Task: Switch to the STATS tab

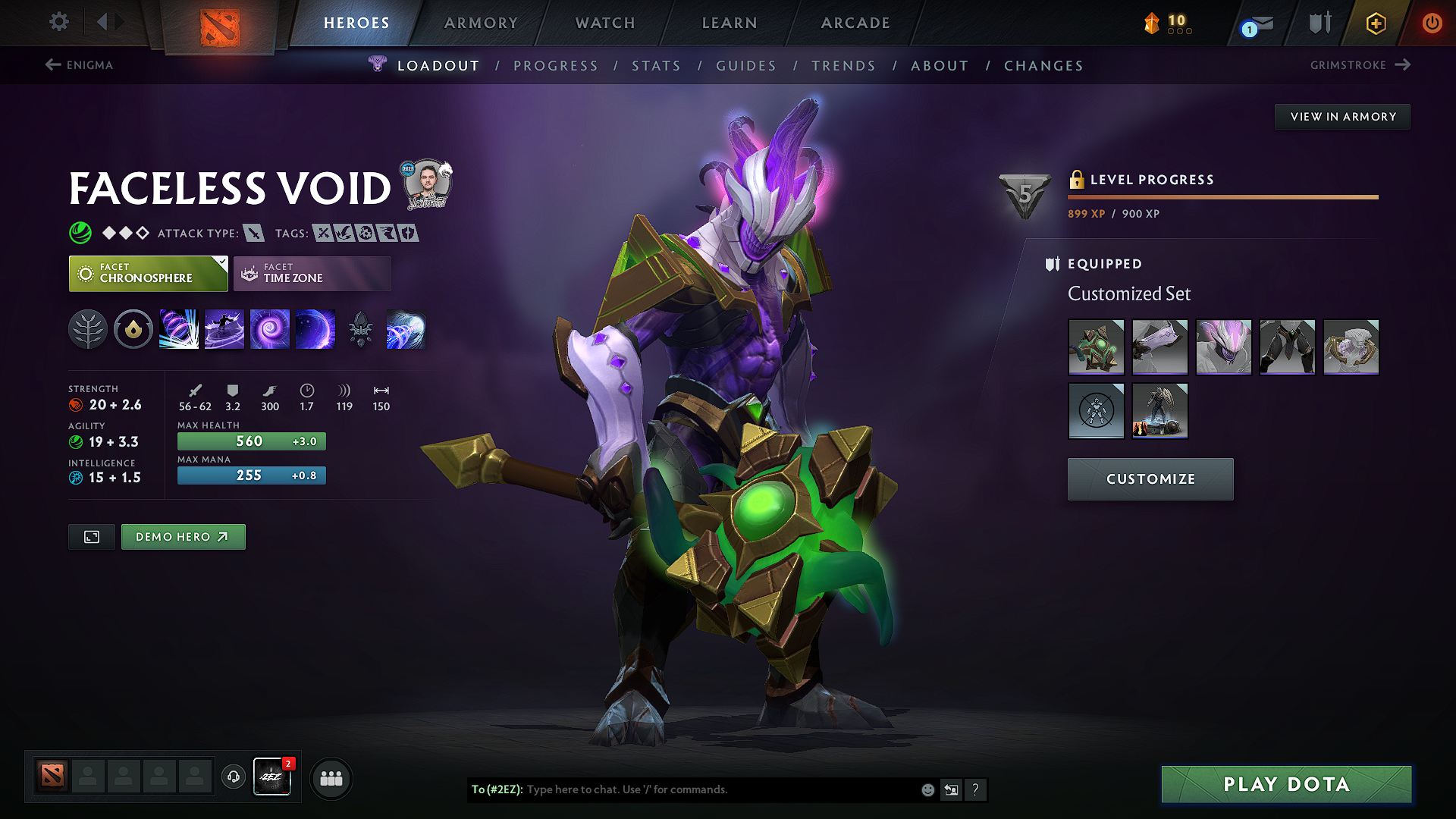Action: click(656, 65)
